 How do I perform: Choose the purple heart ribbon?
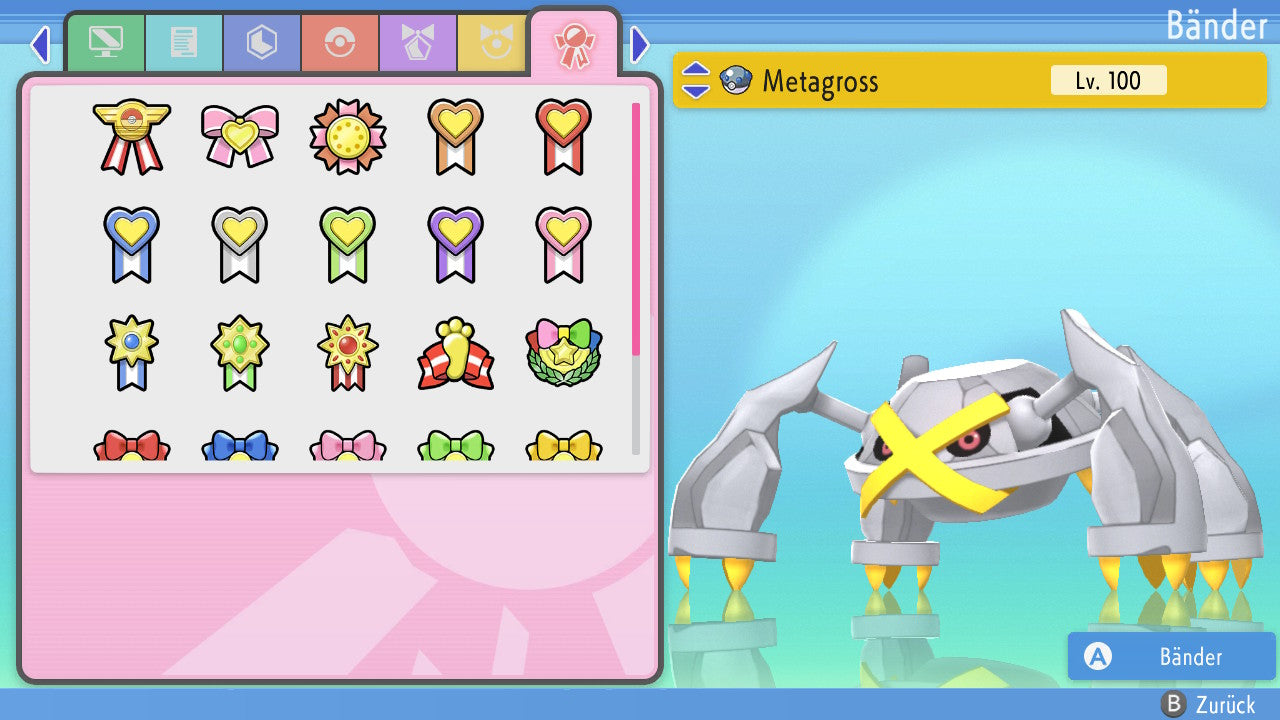[x=455, y=244]
